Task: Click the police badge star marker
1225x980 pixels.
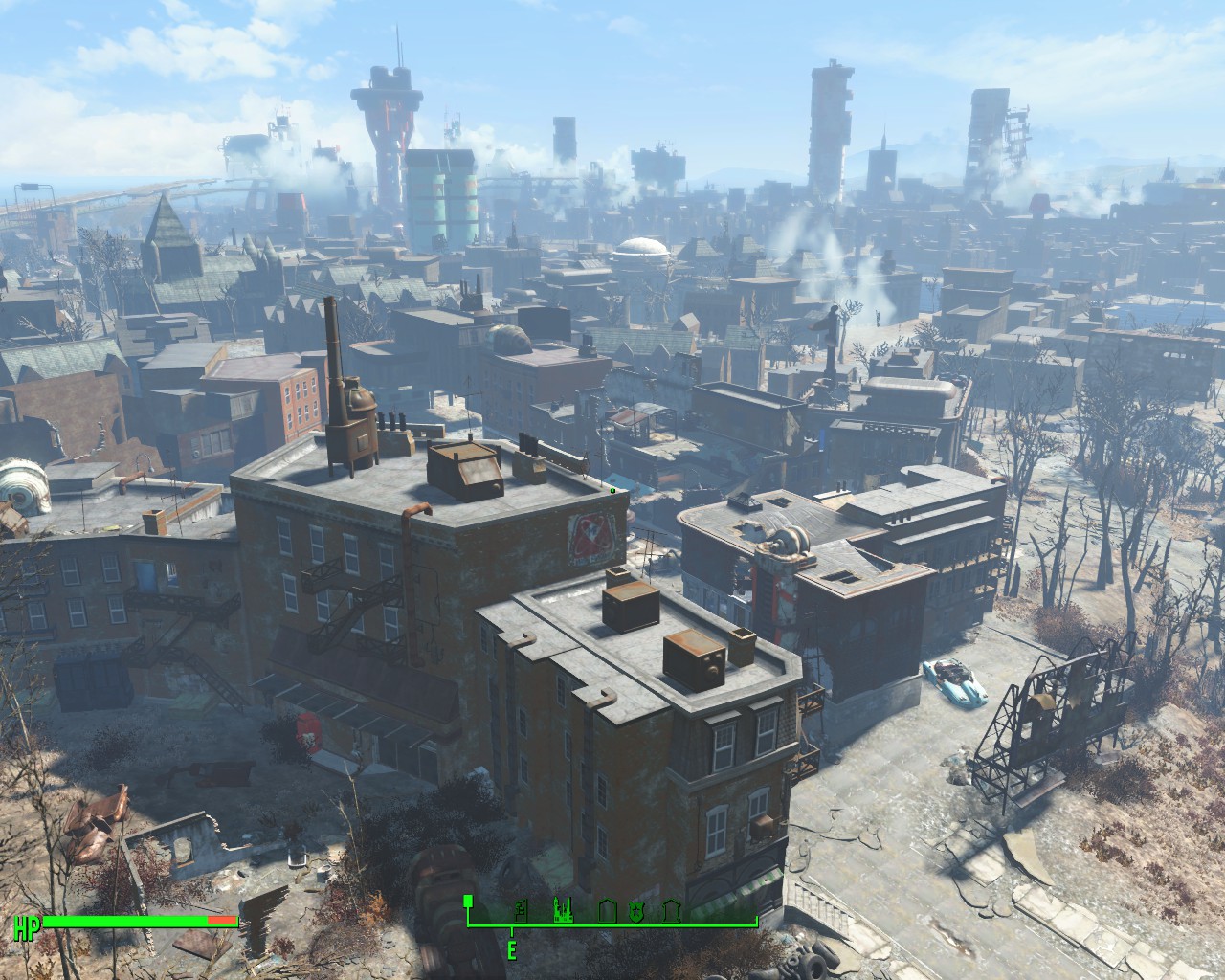Action: click(635, 910)
